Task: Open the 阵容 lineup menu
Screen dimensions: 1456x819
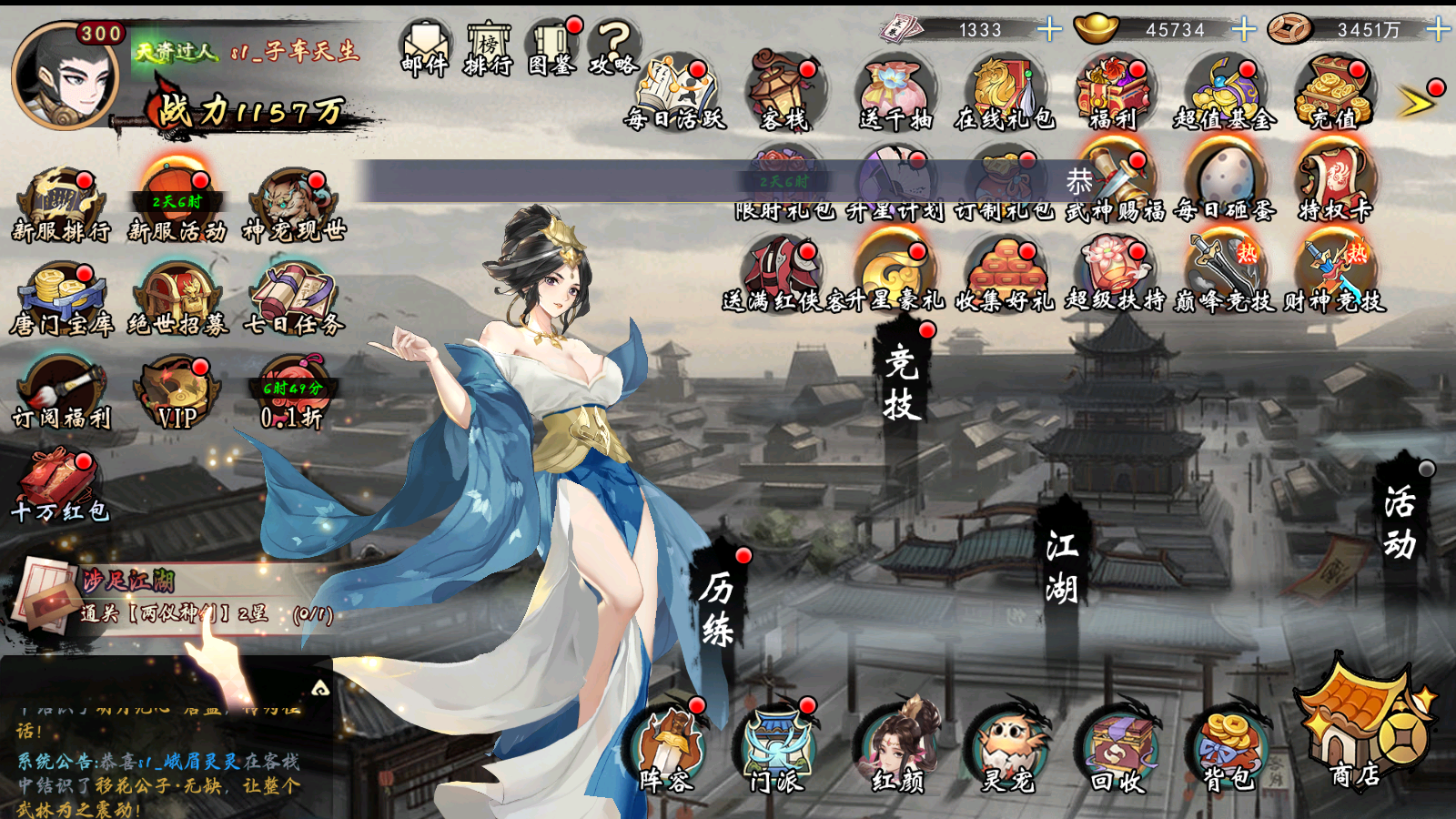Action: (667, 752)
